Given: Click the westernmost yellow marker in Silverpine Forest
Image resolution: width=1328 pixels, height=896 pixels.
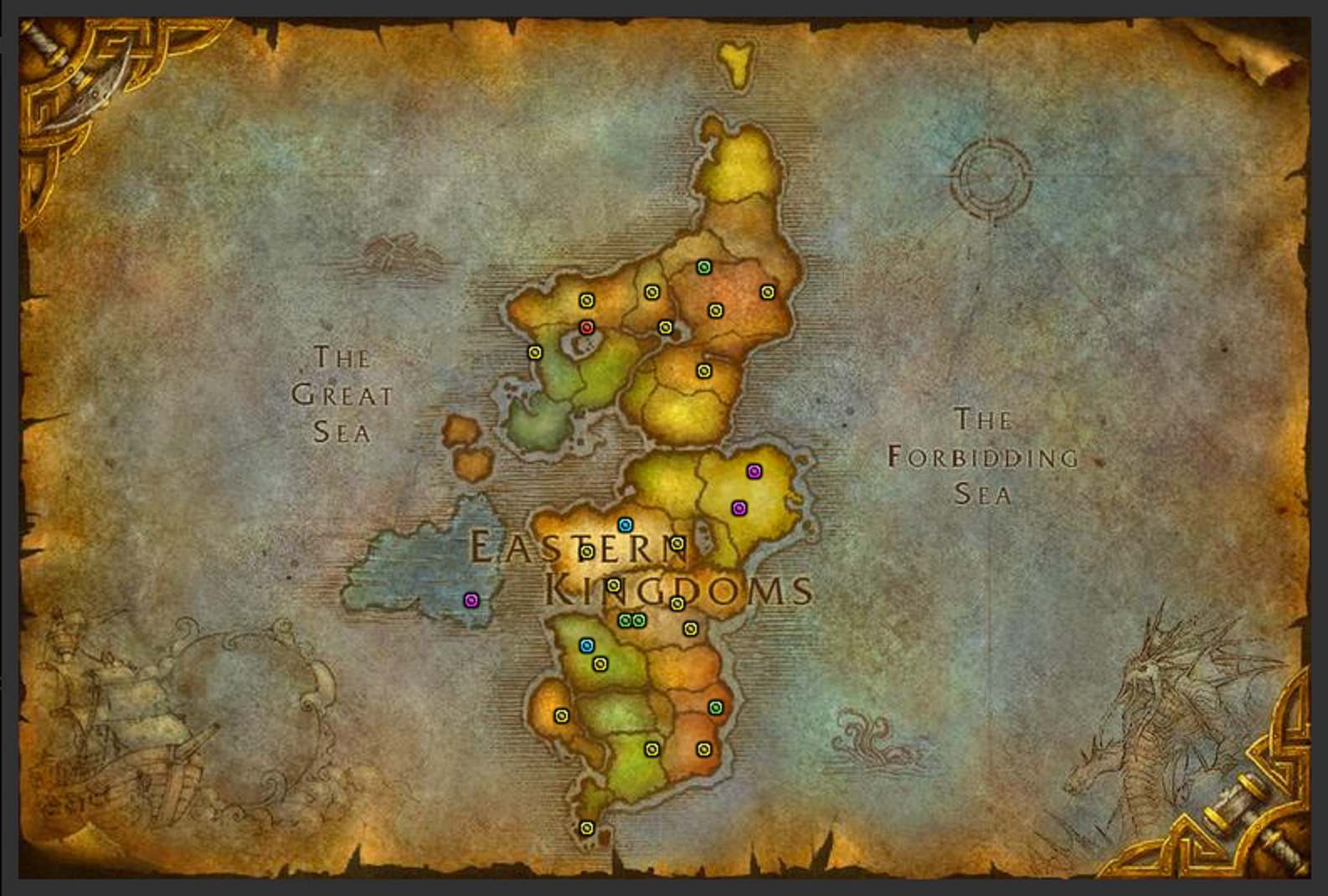Looking at the screenshot, I should [535, 352].
